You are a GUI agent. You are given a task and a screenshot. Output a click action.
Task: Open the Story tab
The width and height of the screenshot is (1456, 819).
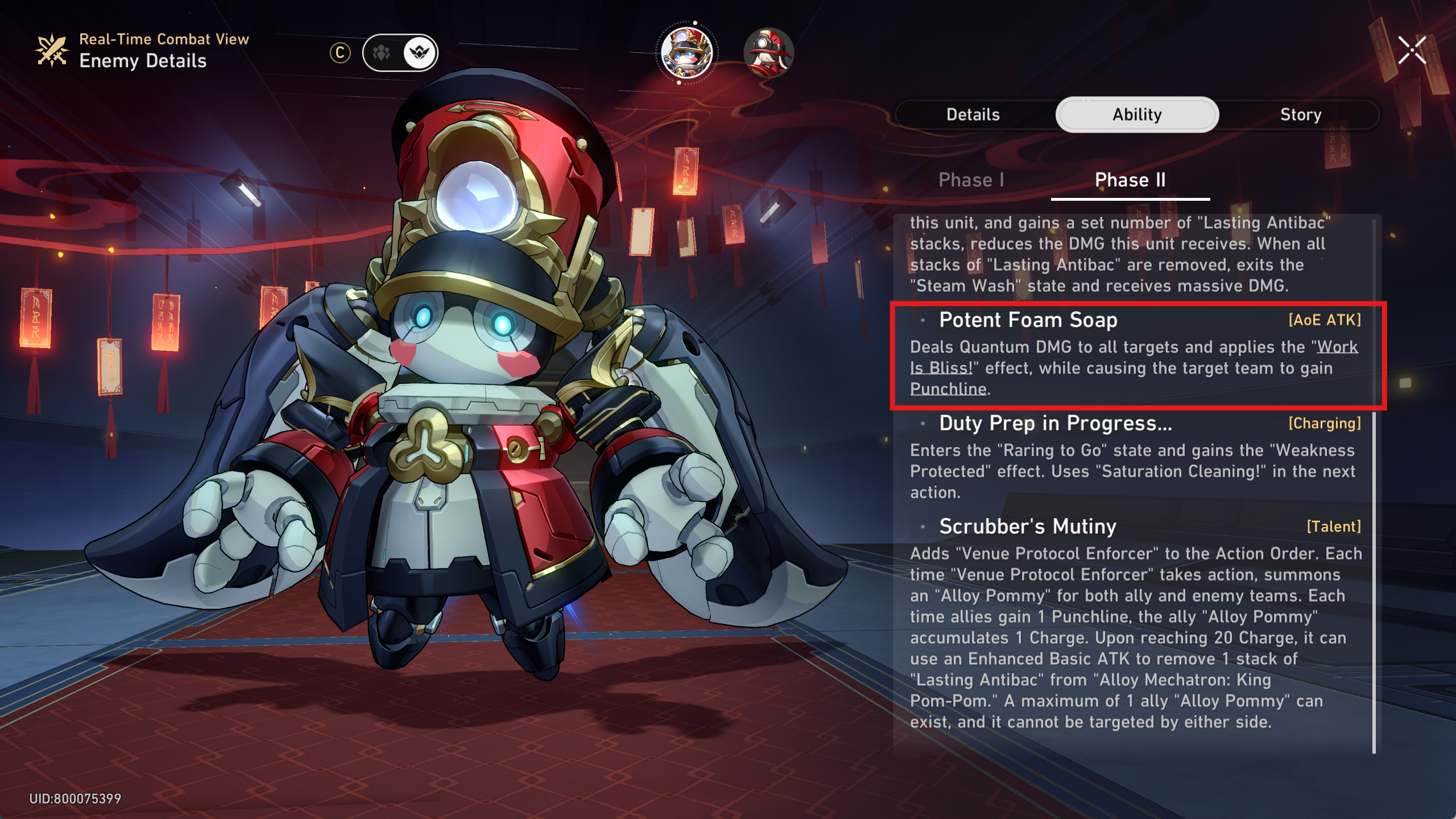click(1300, 115)
